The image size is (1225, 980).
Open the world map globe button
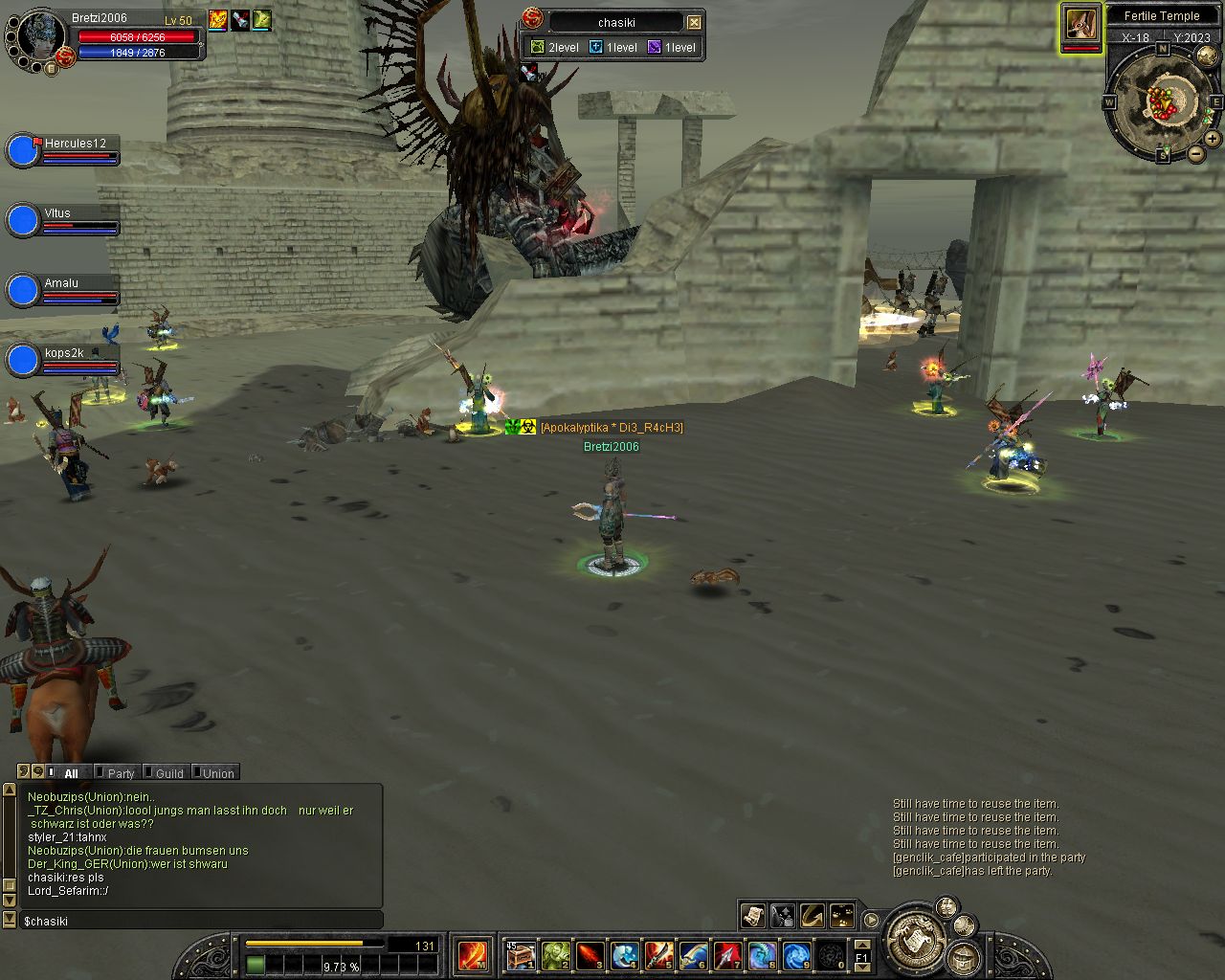[x=1207, y=56]
